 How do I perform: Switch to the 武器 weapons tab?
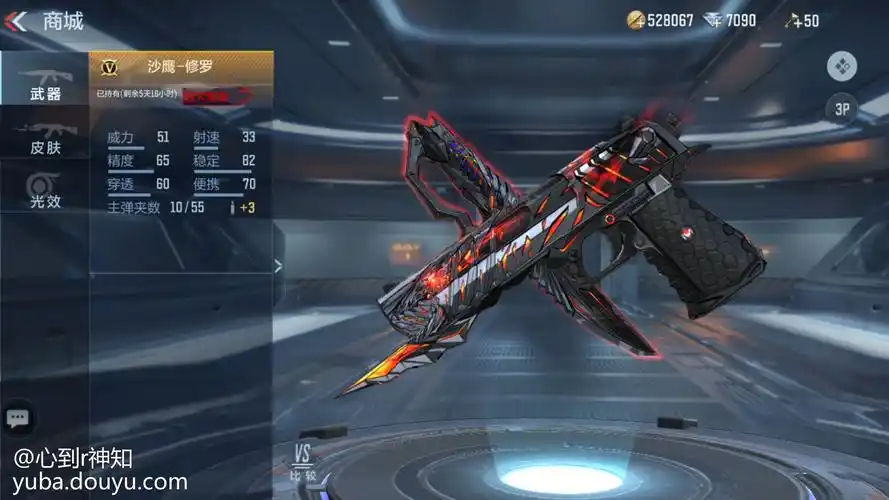pos(45,82)
